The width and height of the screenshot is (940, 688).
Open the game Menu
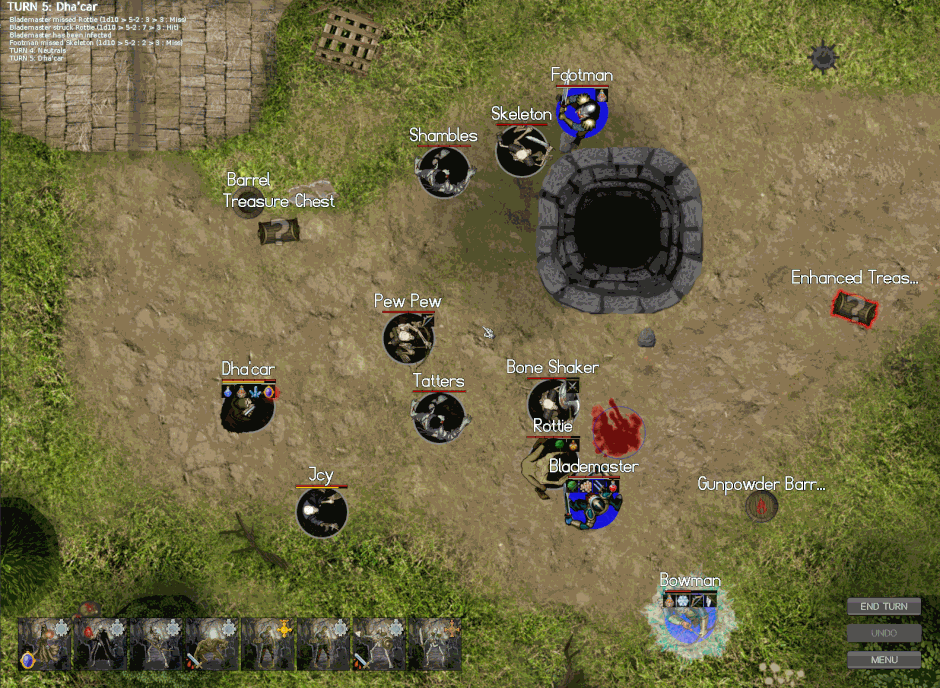coord(883,660)
